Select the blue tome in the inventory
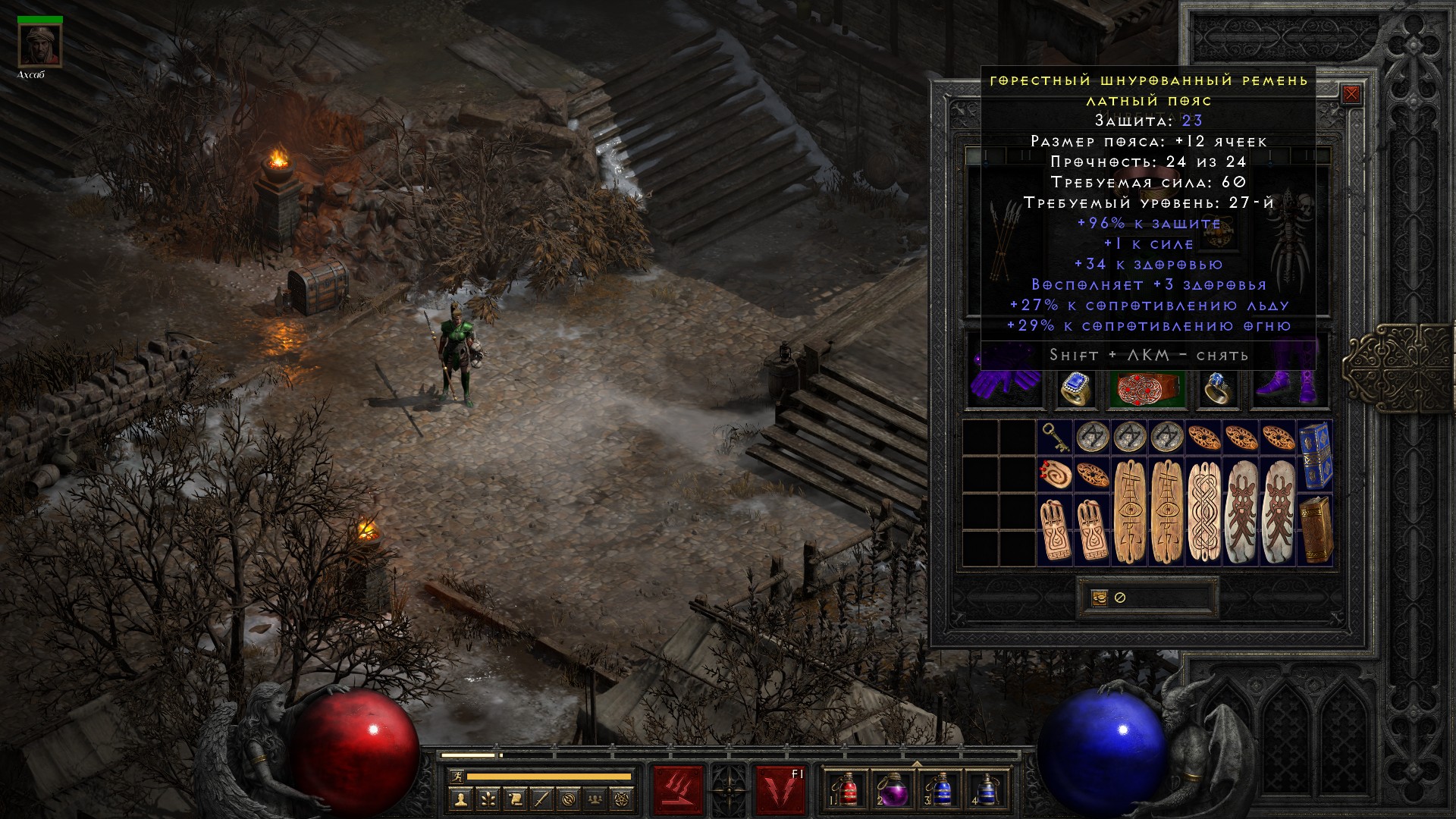The width and height of the screenshot is (1456, 819). tap(1315, 455)
